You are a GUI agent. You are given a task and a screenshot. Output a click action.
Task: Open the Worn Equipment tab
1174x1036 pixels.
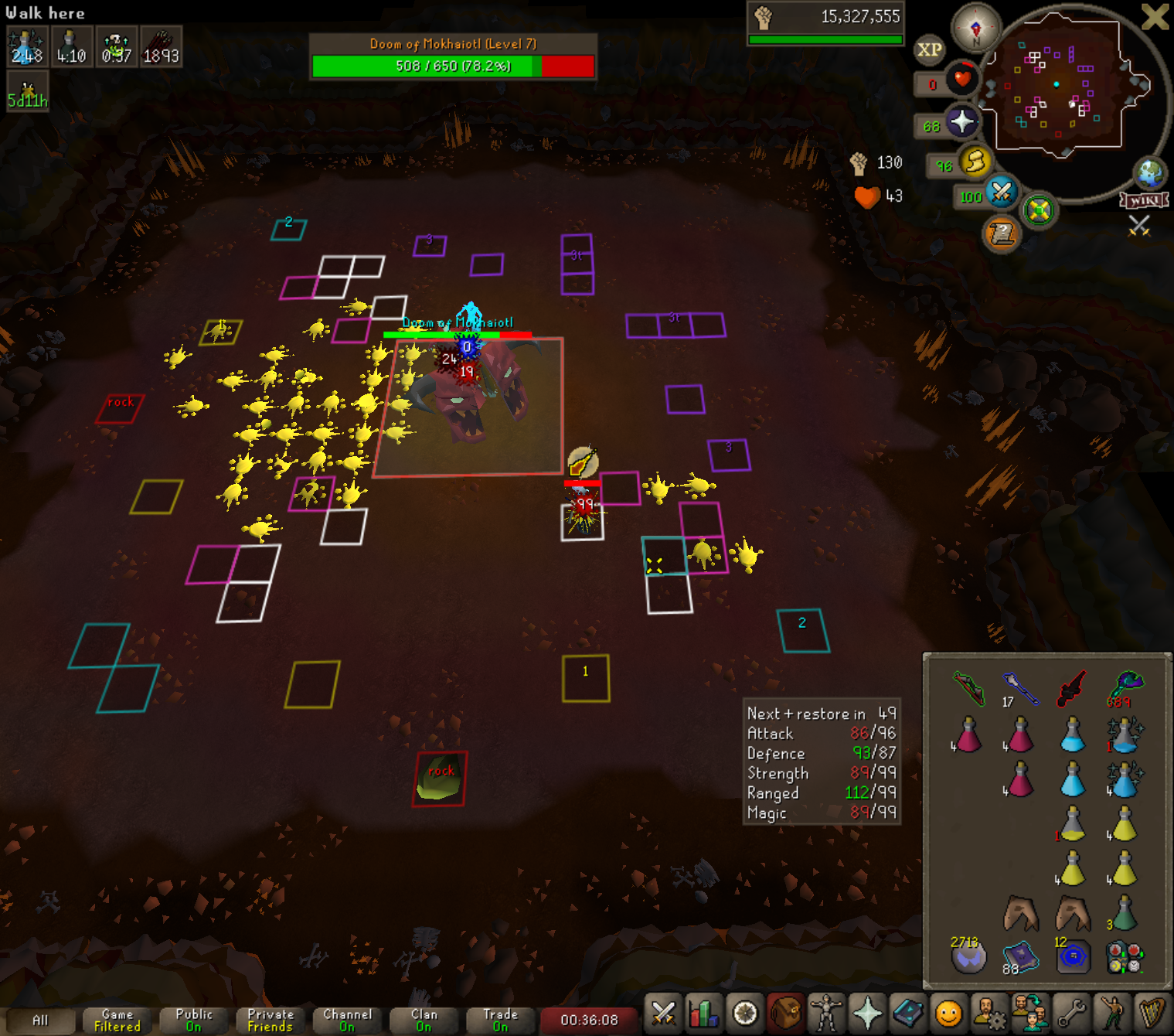tap(826, 1012)
